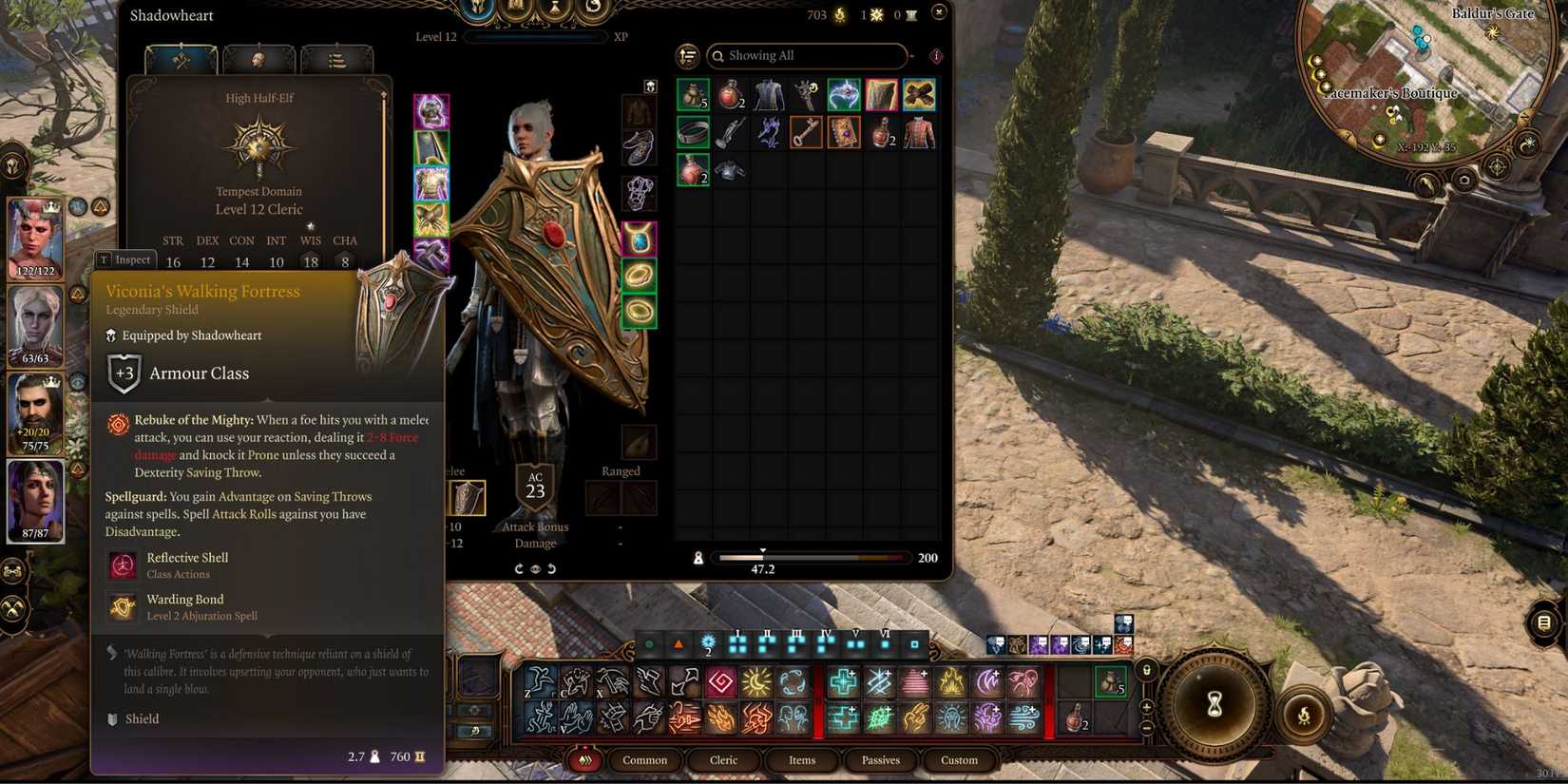Viewport: 1568px width, 784px height.
Task: Click the info icon beside the search bar
Action: (x=937, y=56)
